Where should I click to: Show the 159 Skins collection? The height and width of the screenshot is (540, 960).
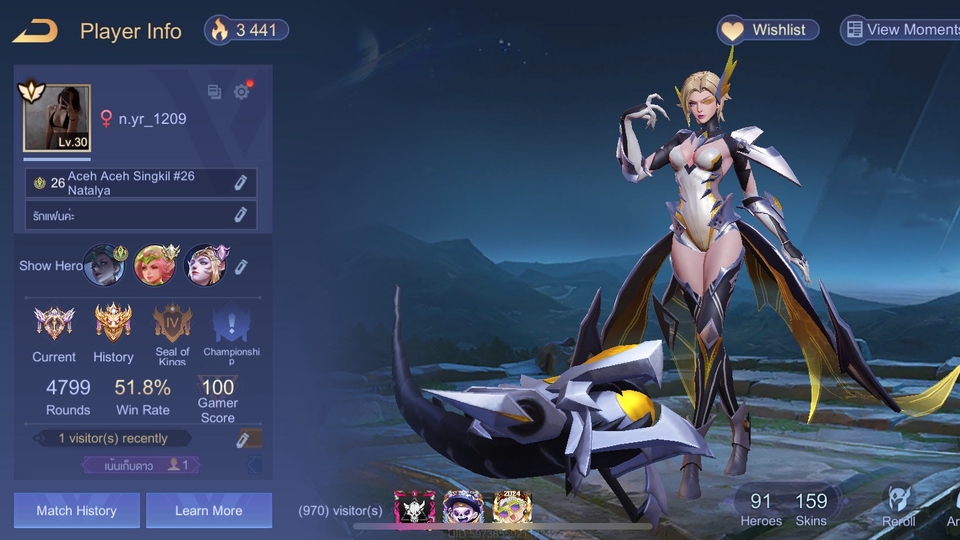[x=811, y=508]
